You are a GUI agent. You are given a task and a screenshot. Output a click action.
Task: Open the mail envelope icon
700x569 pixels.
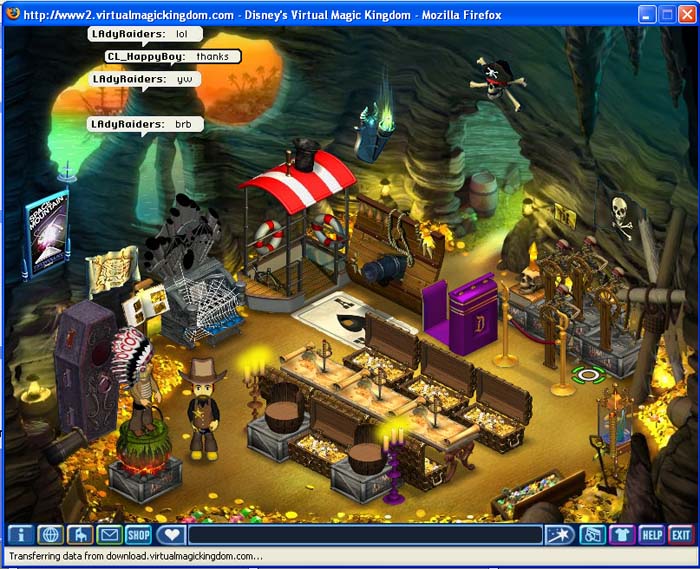pyautogui.click(x=108, y=535)
